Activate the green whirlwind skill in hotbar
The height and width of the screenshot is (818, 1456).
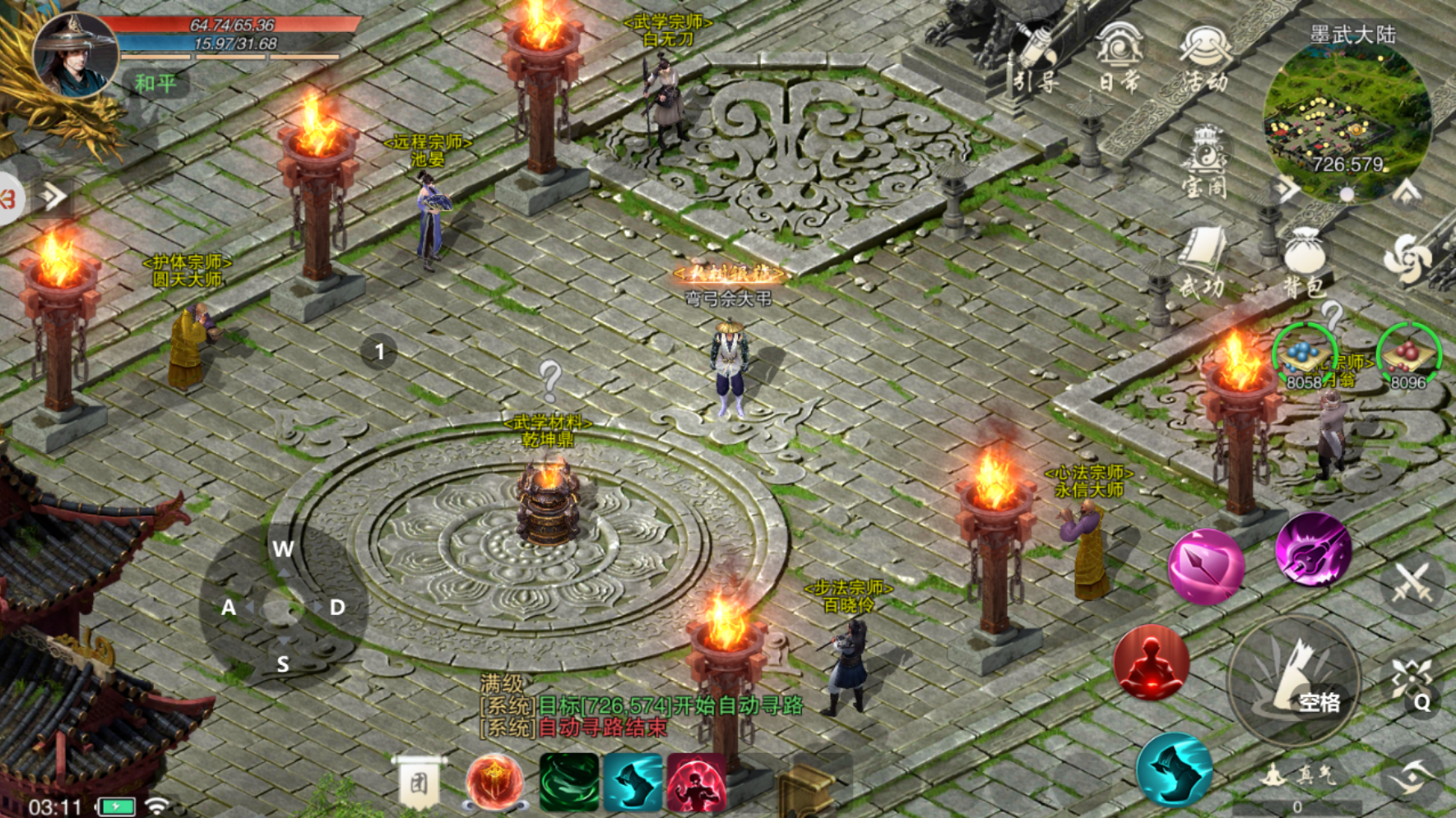(x=568, y=782)
